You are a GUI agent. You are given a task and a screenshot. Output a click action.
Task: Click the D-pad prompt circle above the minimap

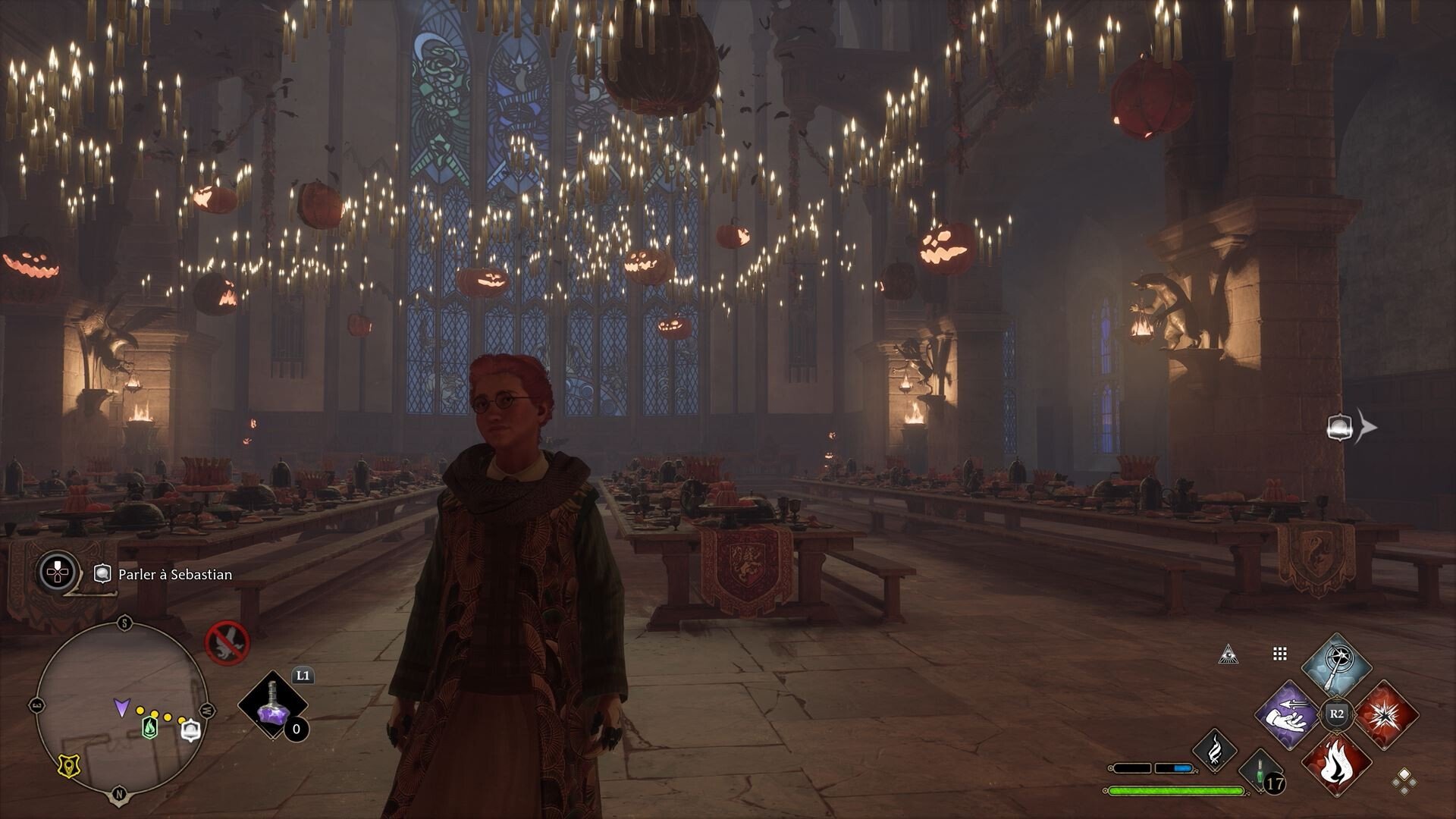click(x=57, y=571)
